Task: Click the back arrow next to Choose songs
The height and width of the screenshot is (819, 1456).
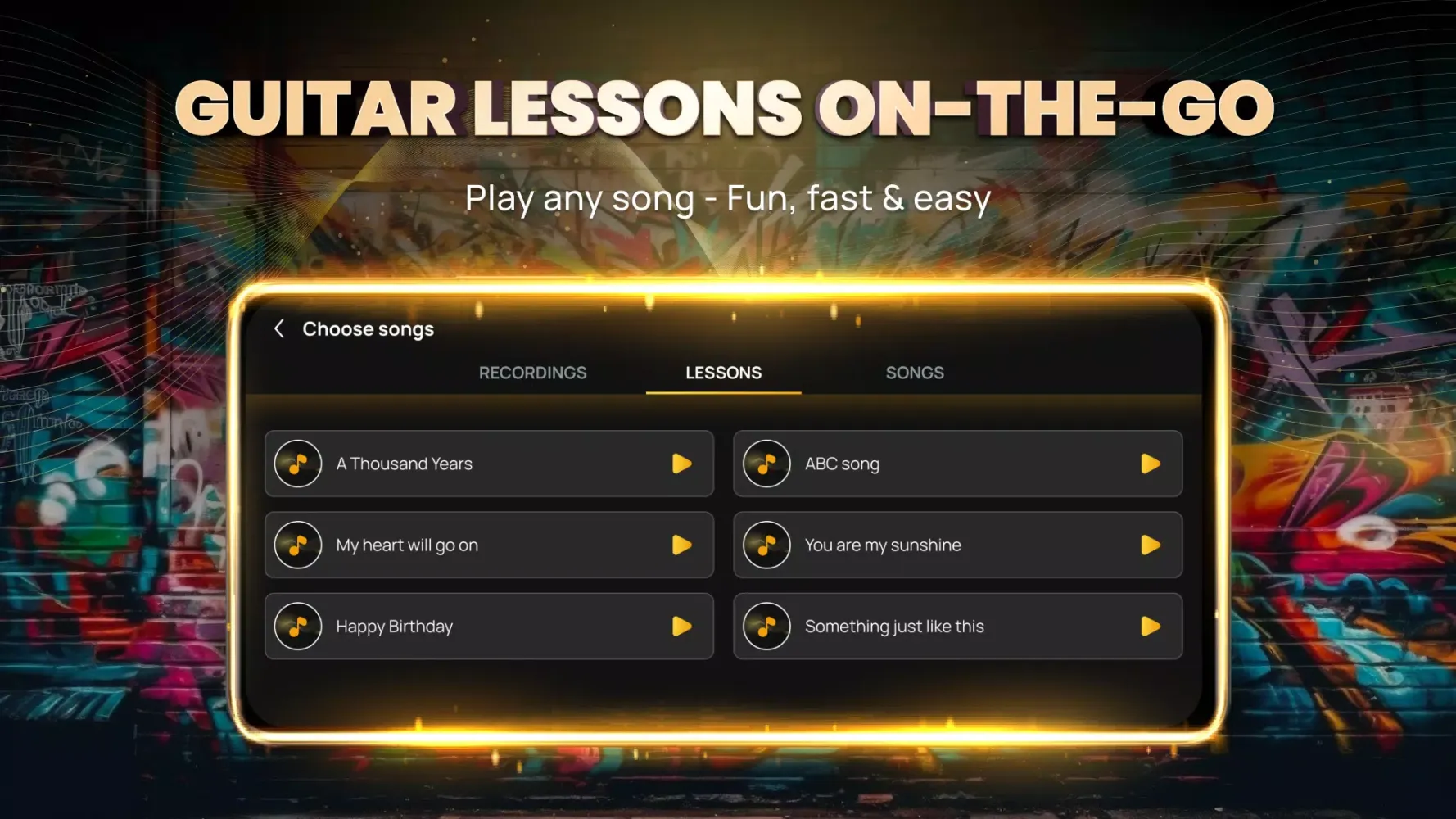Action: point(279,328)
